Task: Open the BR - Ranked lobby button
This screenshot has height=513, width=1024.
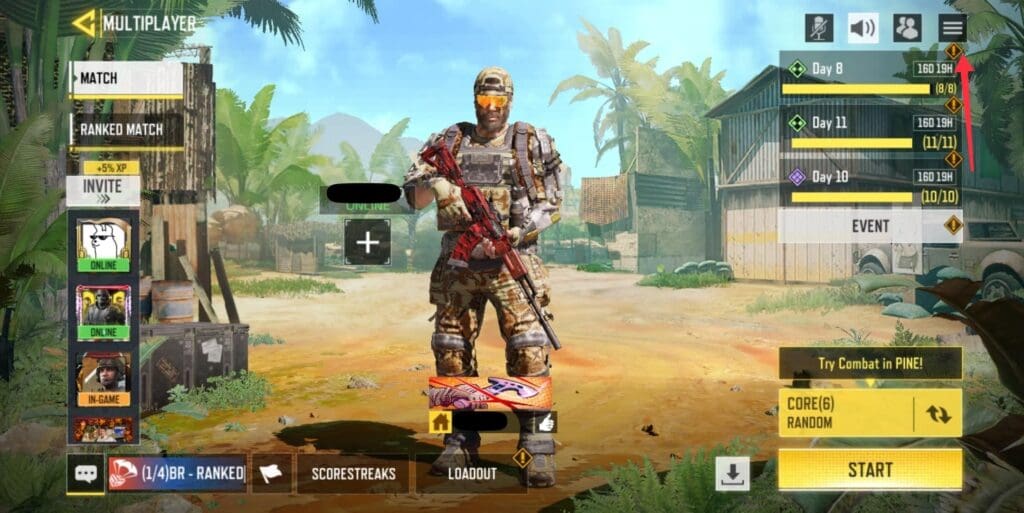Action: (x=177, y=474)
